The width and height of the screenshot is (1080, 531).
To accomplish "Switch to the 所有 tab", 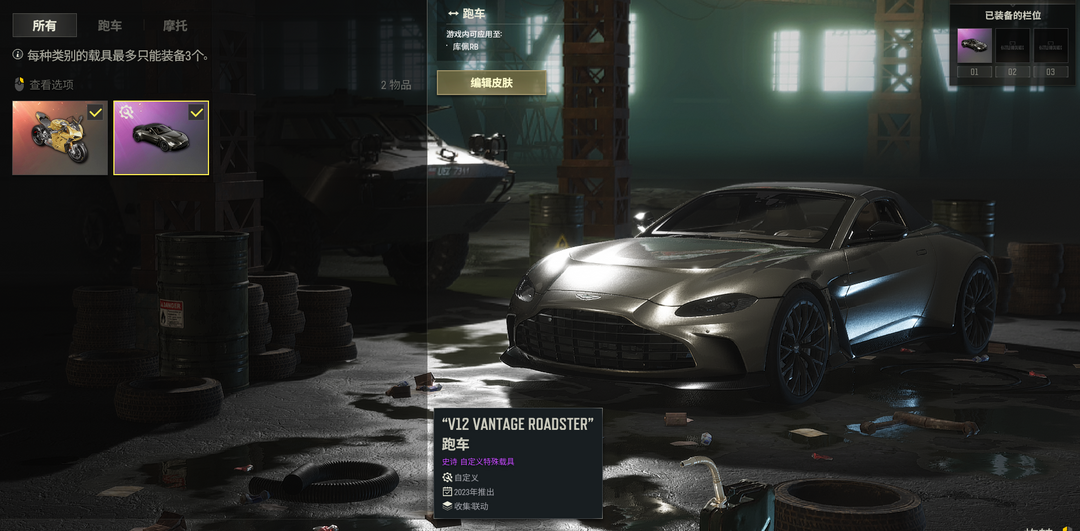I will [x=44, y=25].
